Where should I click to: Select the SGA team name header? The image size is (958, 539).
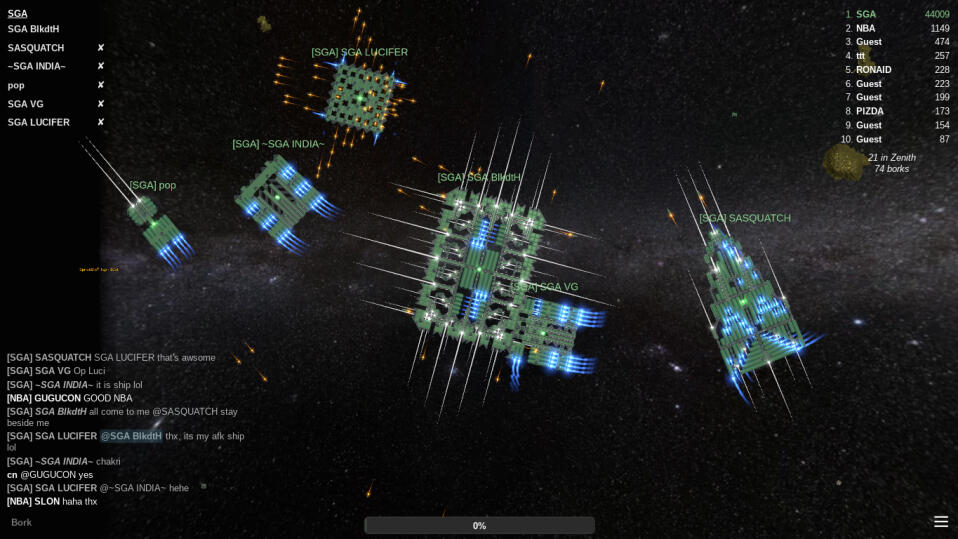coord(18,14)
